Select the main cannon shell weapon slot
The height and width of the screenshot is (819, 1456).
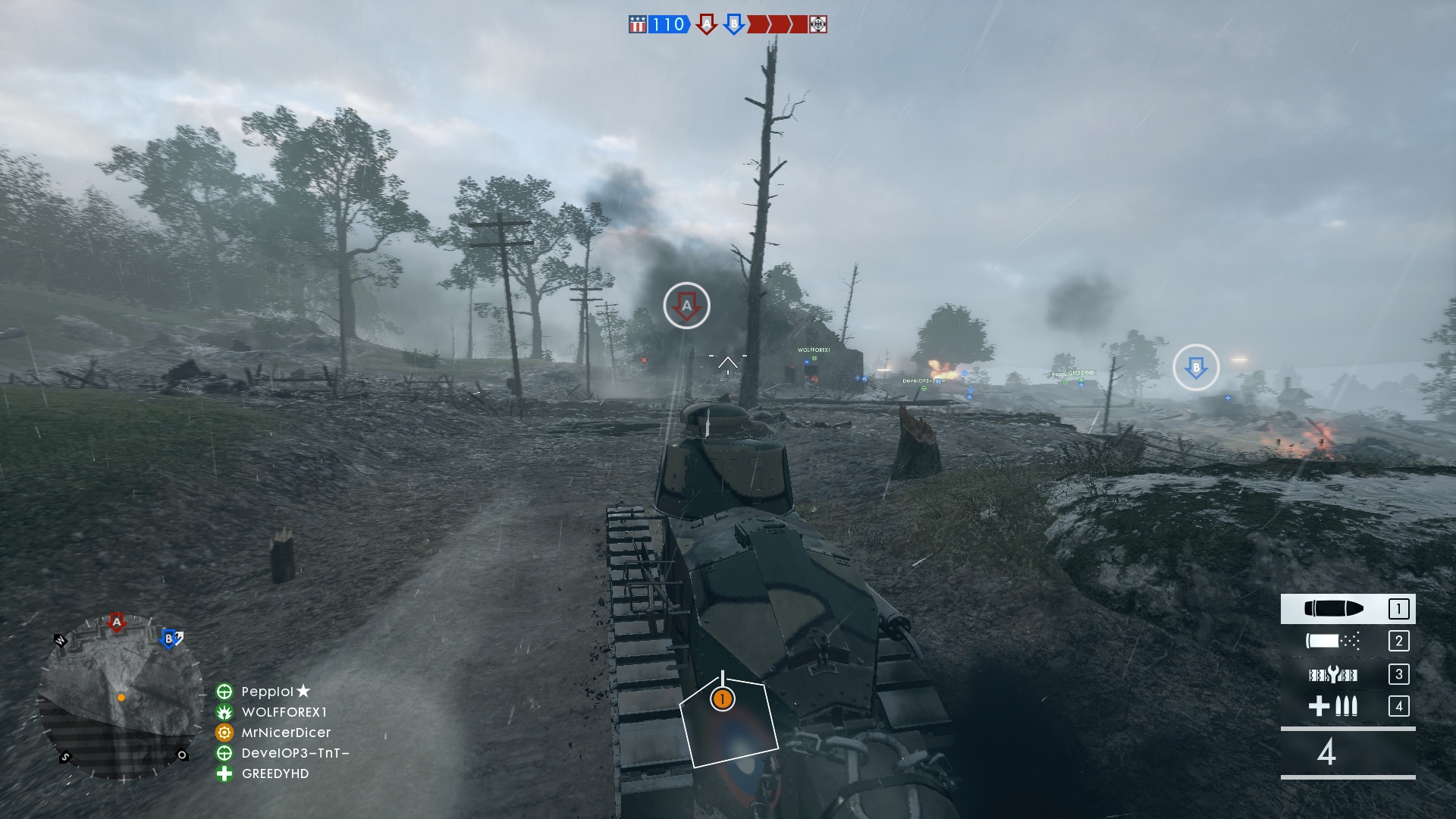tap(1347, 608)
